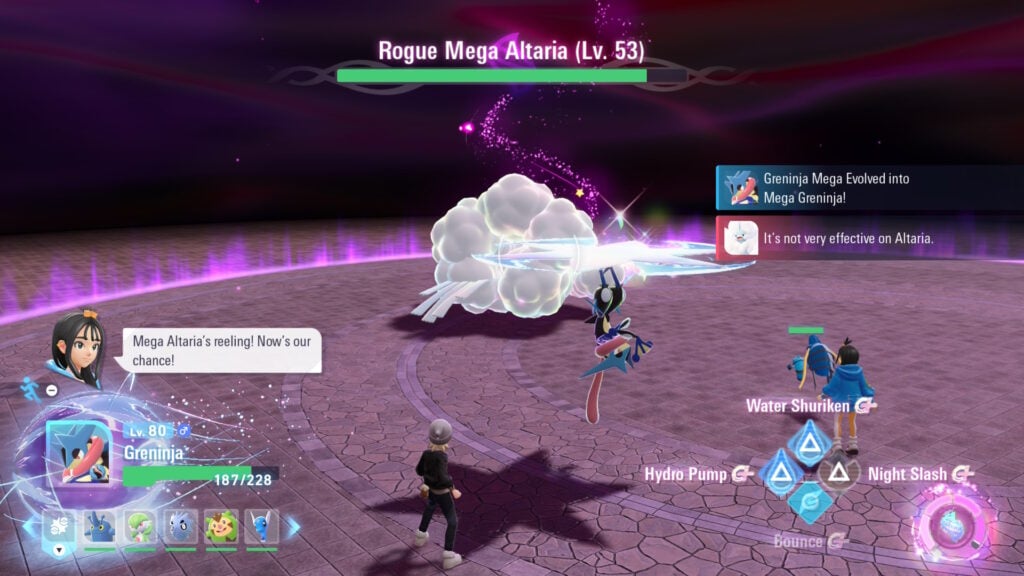This screenshot has height=576, width=1024.
Task: Activate the pink Mega Evolution gauge
Action: (952, 526)
